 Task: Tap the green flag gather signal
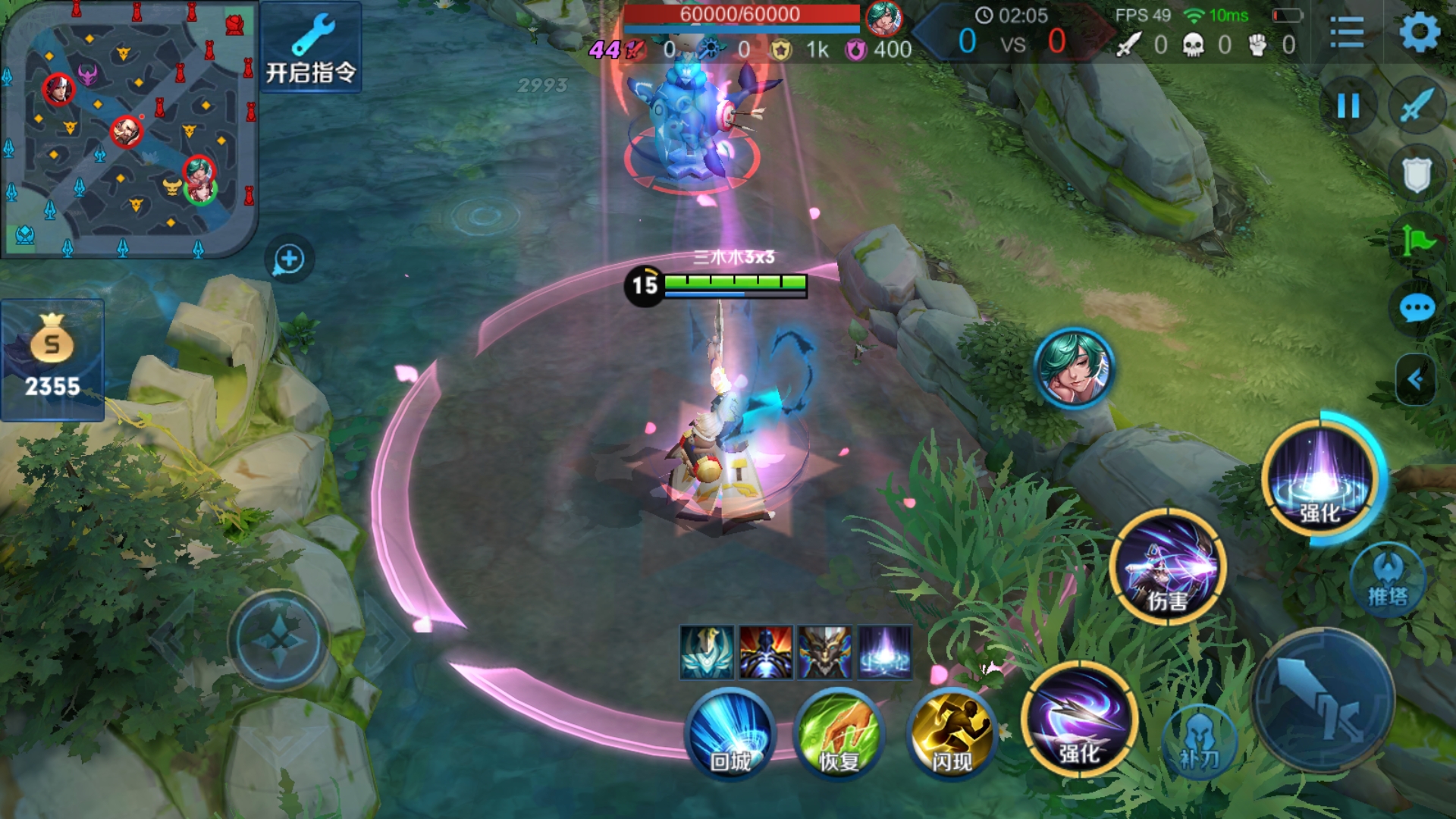point(1416,241)
